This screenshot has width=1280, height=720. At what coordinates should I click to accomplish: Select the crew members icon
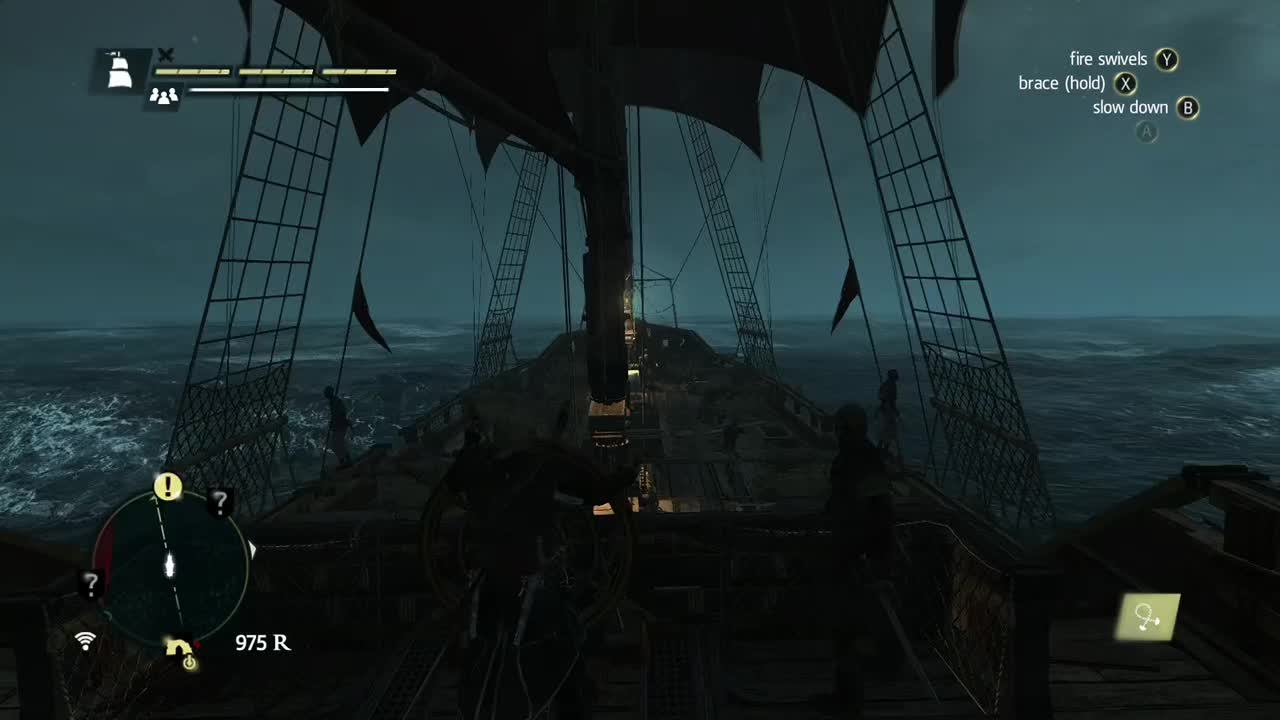click(x=163, y=96)
